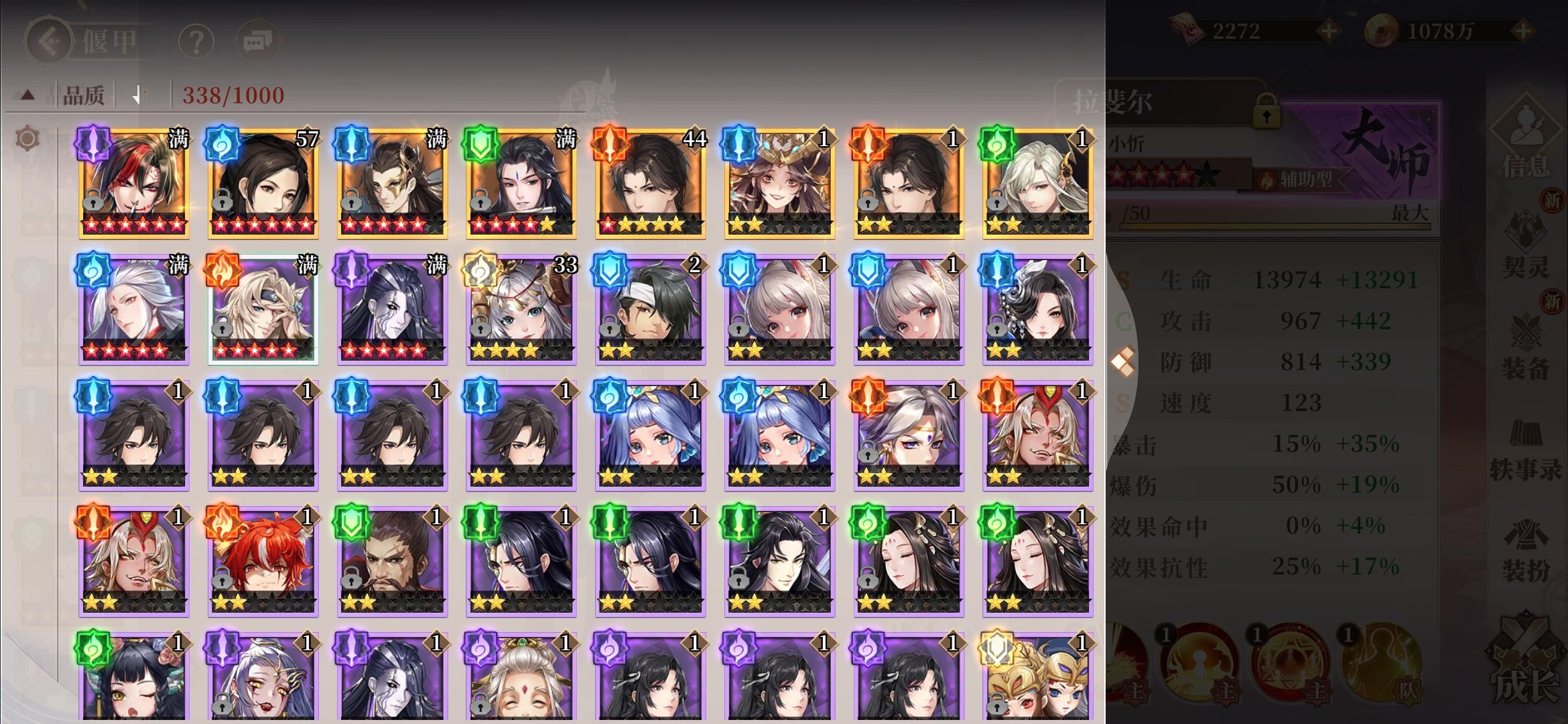
Task: Click the 偃甲 title back button
Action: [48, 40]
